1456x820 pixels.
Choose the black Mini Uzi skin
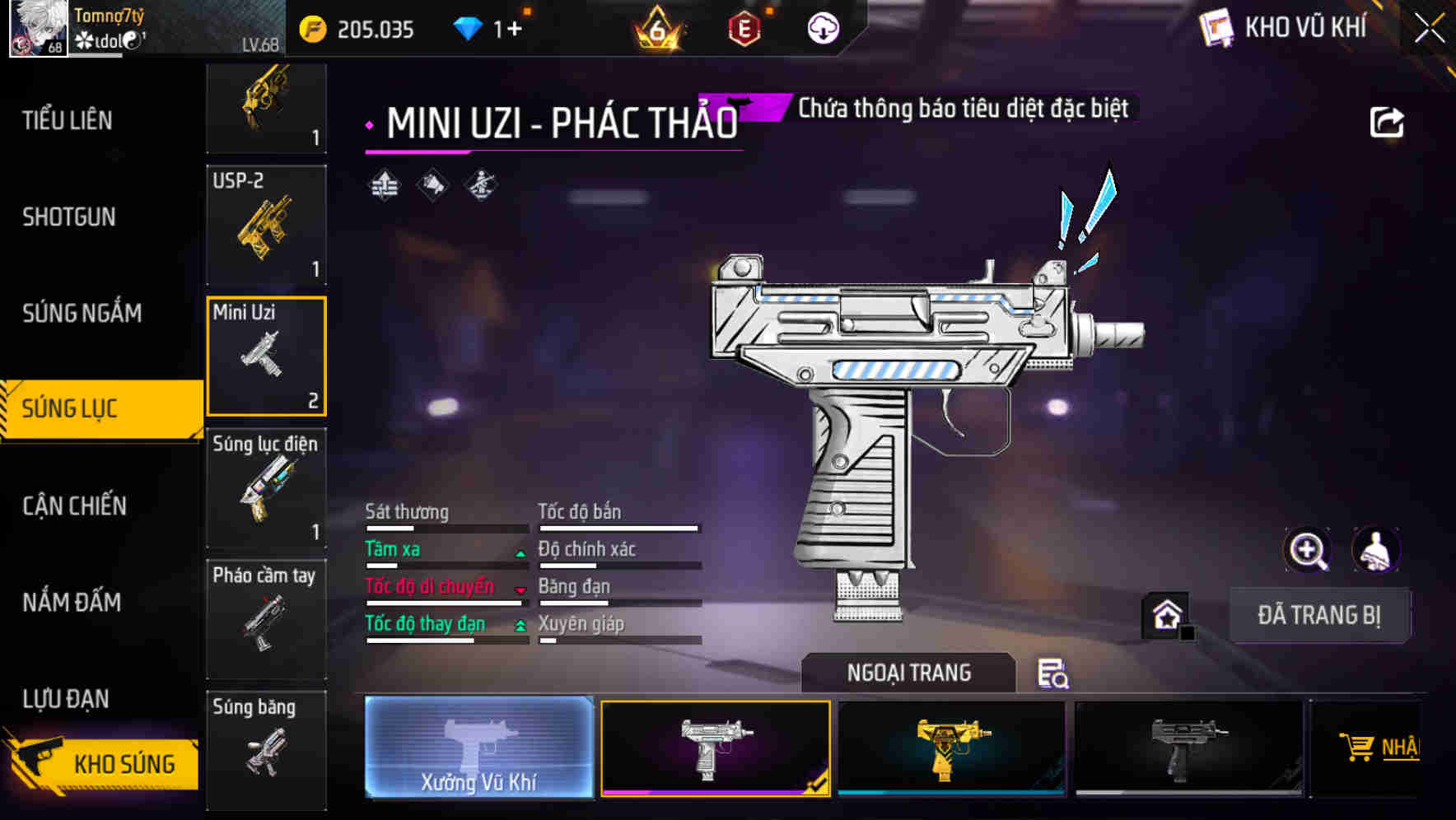tap(1188, 748)
